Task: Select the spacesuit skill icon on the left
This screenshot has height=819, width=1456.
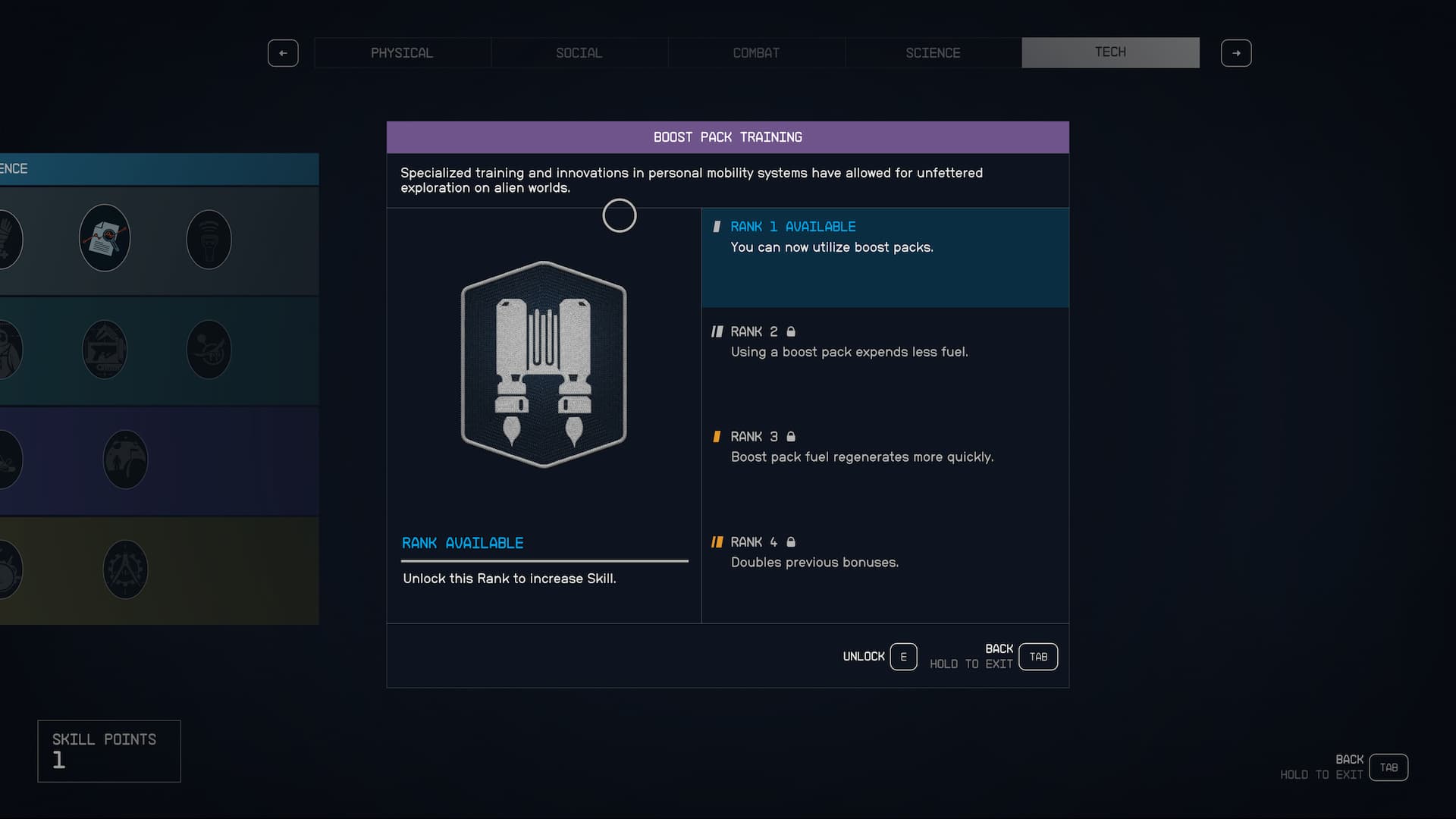Action: tap(8, 349)
